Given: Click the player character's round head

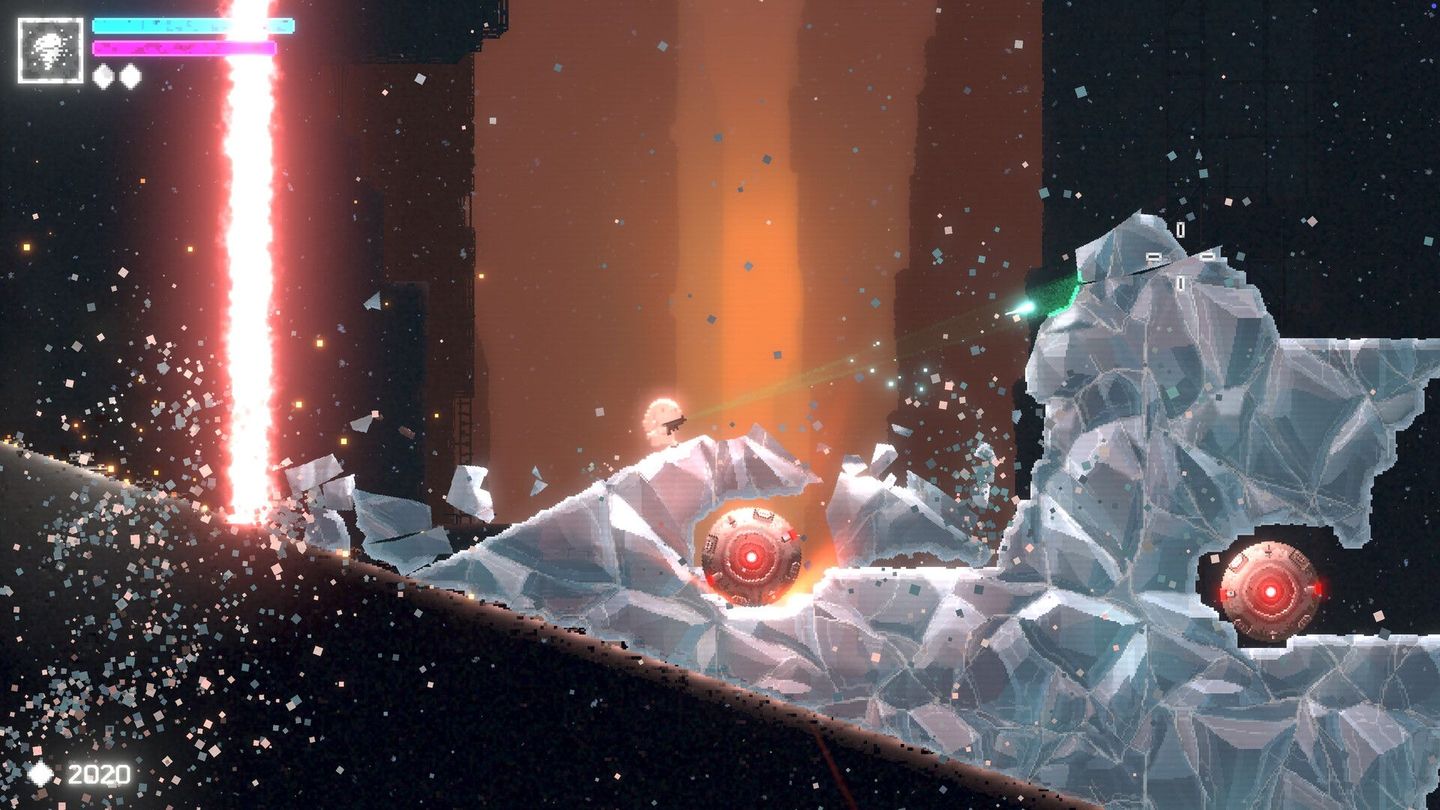Looking at the screenshot, I should coord(662,412).
